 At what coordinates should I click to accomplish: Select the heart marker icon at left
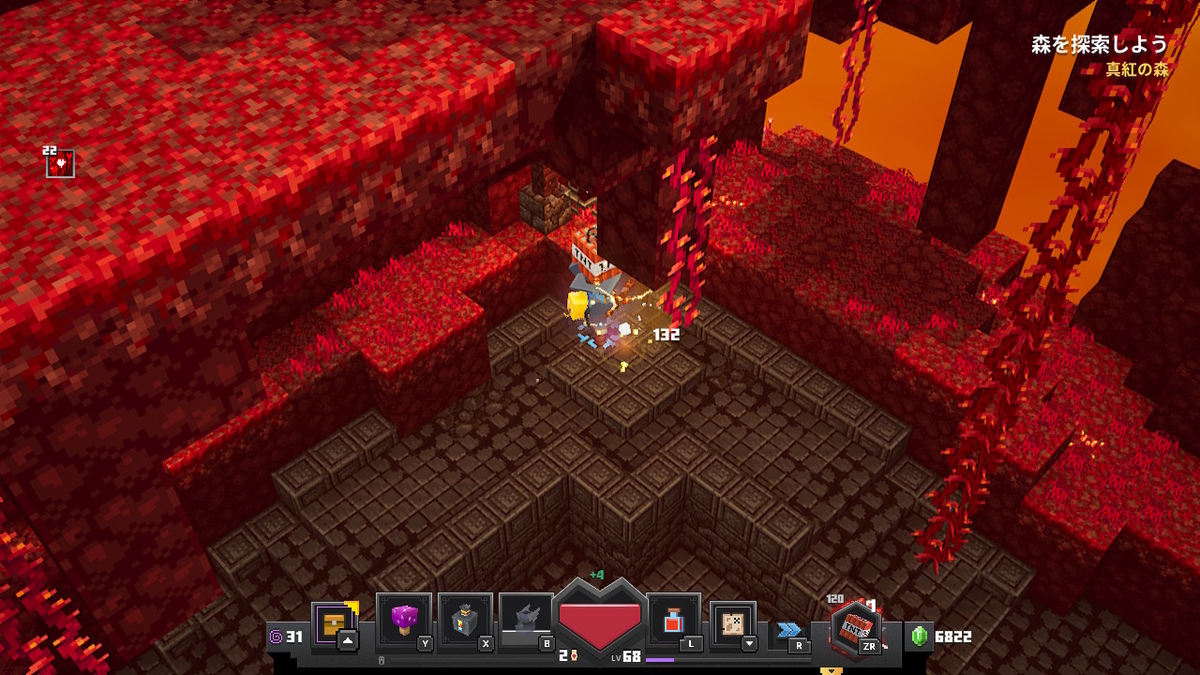point(60,163)
